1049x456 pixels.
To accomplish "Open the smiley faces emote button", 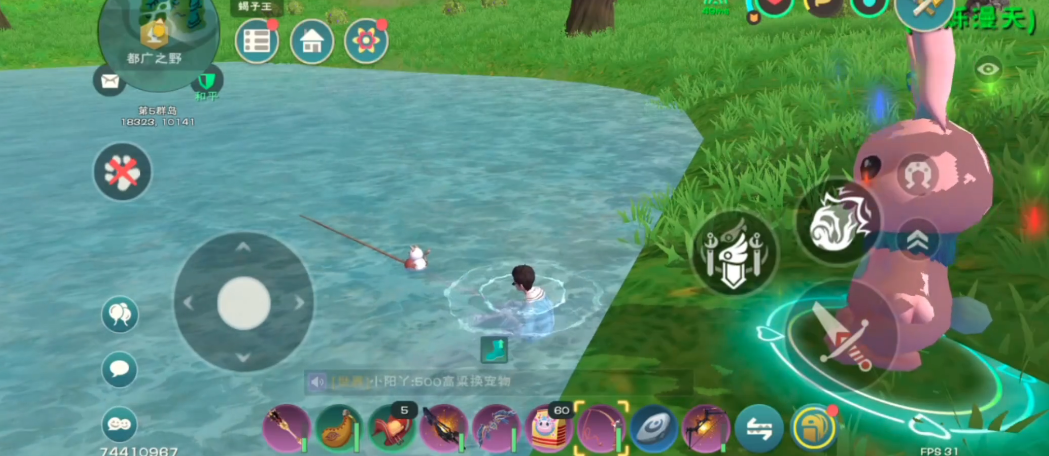I will tap(120, 424).
